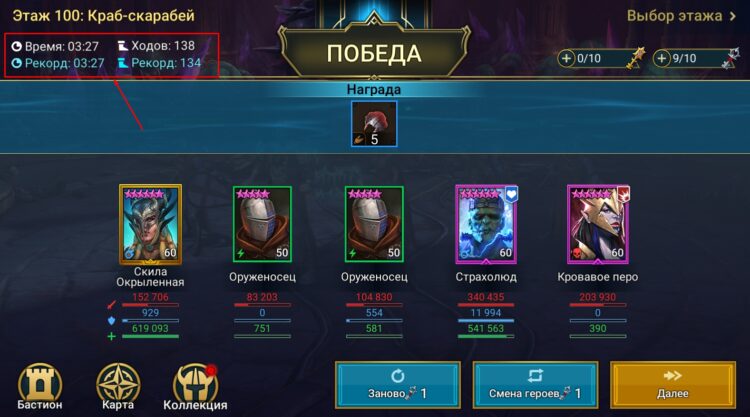Choose the Страхолюд hero portrait

486,223
